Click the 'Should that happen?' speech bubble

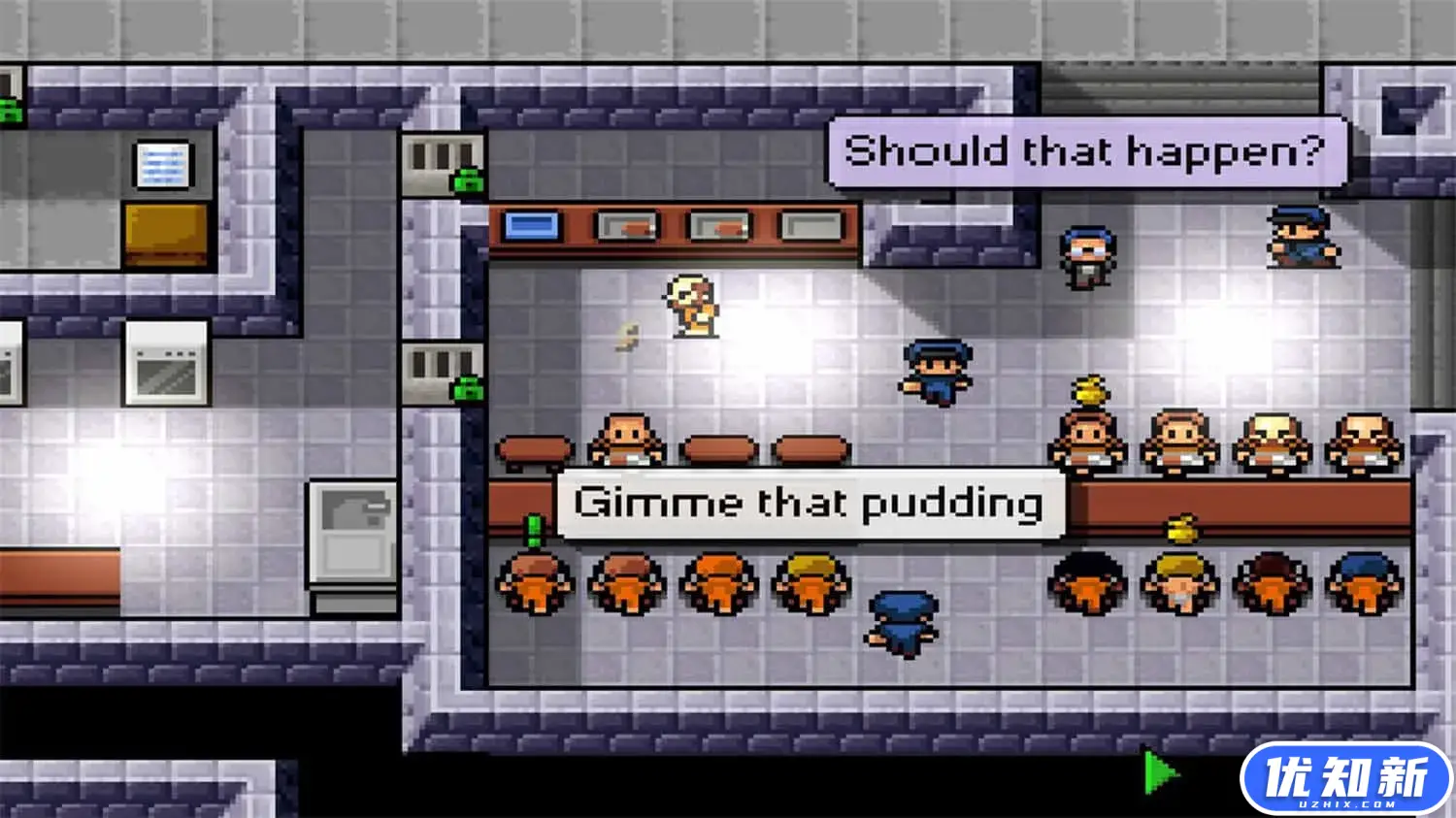pyautogui.click(x=1084, y=150)
